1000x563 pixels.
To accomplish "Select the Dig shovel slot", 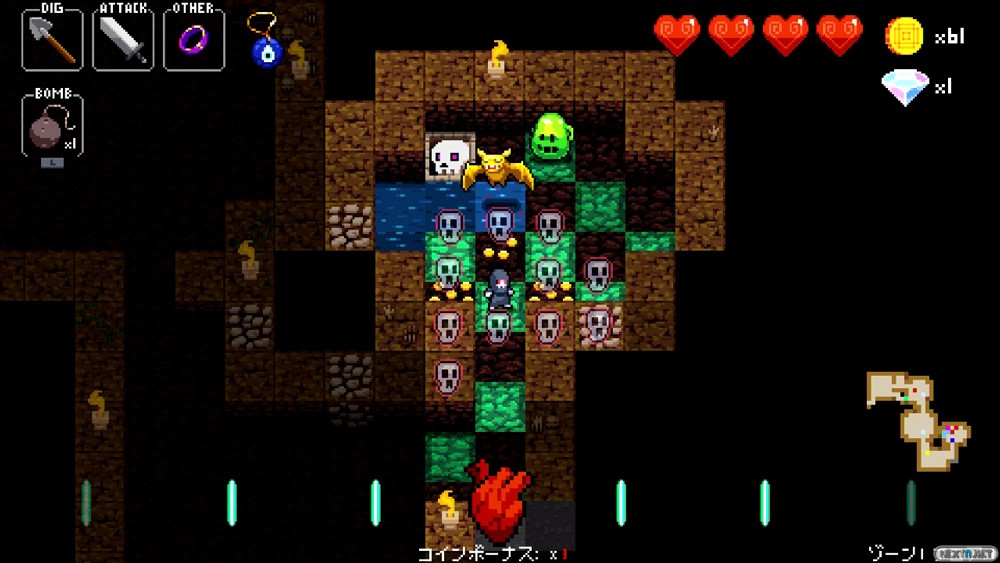I will coord(52,40).
